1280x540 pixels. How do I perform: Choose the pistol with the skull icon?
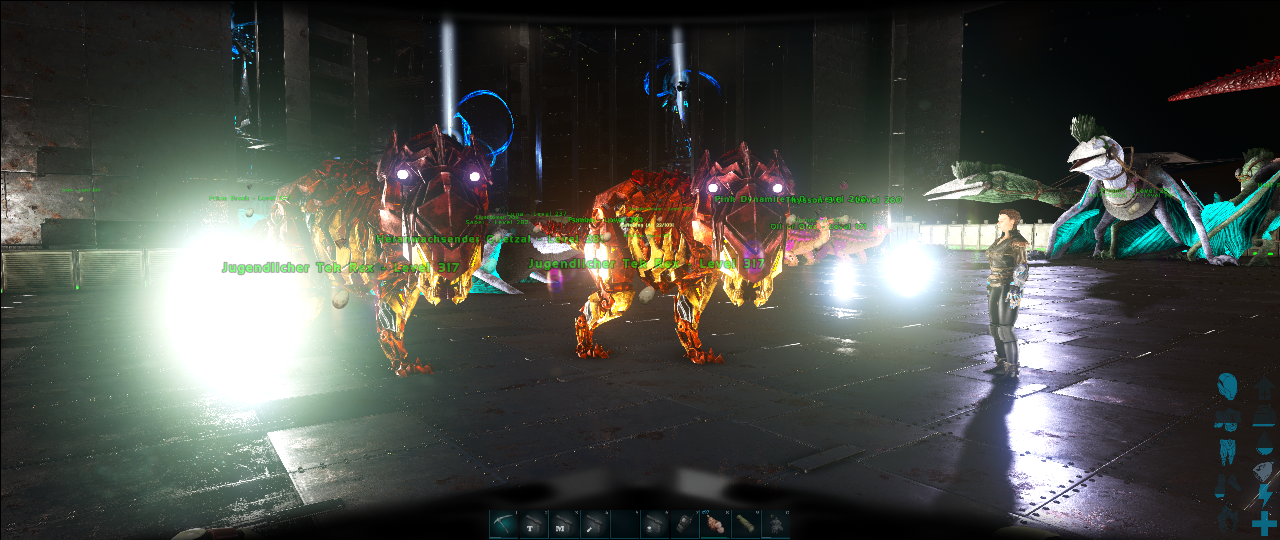pos(655,524)
